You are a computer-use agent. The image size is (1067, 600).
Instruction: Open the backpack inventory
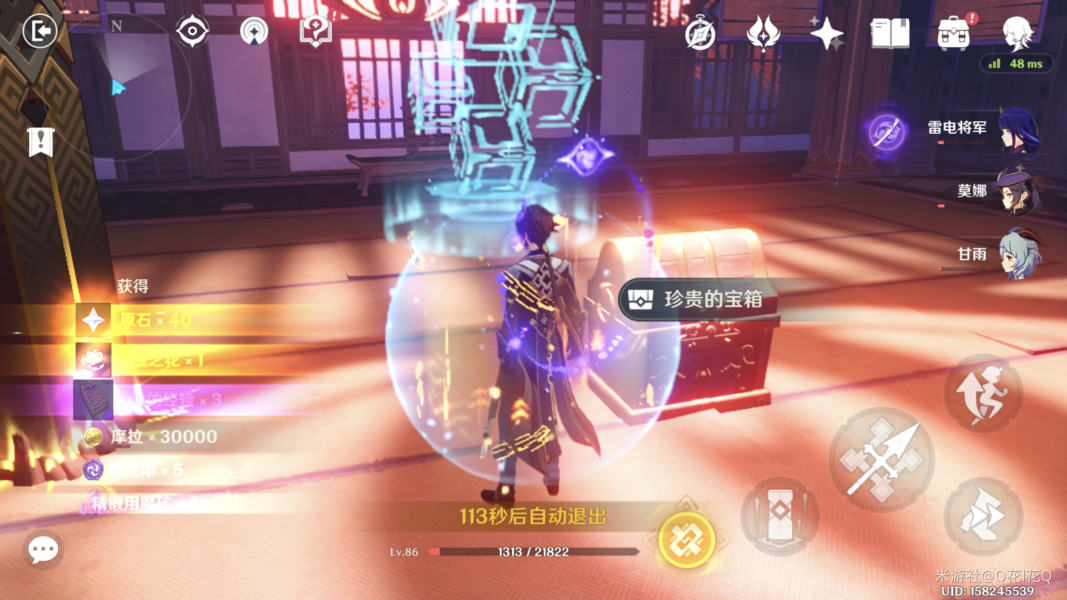click(954, 33)
